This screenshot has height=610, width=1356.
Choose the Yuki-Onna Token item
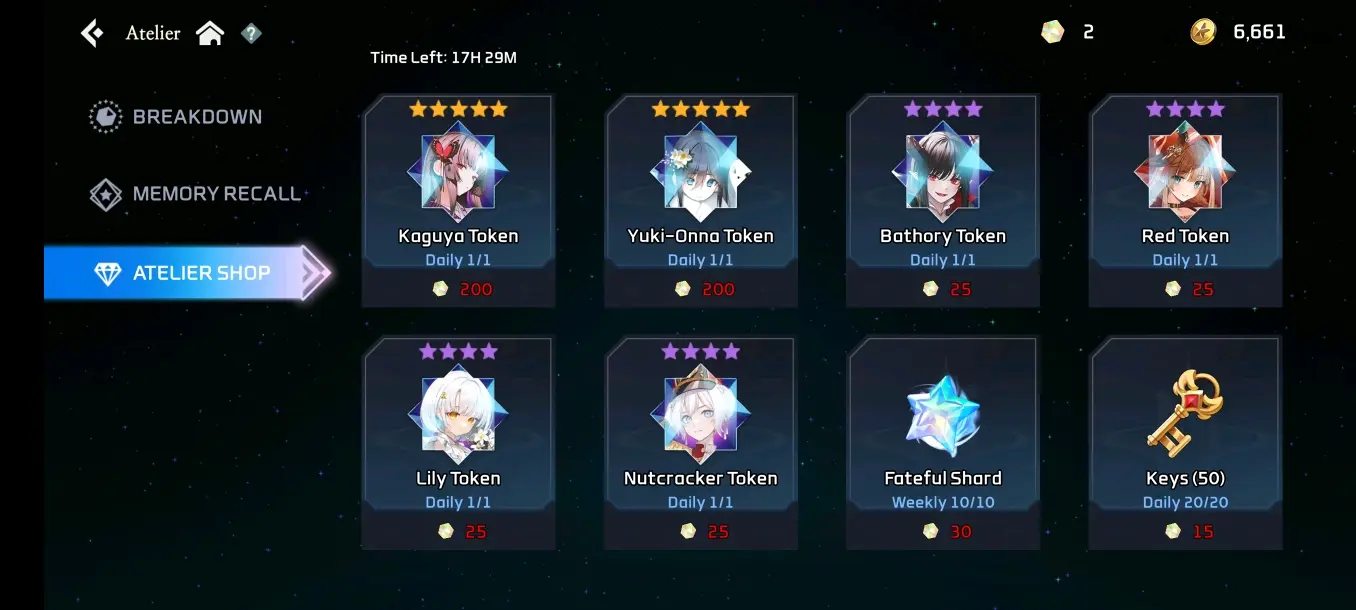click(700, 200)
